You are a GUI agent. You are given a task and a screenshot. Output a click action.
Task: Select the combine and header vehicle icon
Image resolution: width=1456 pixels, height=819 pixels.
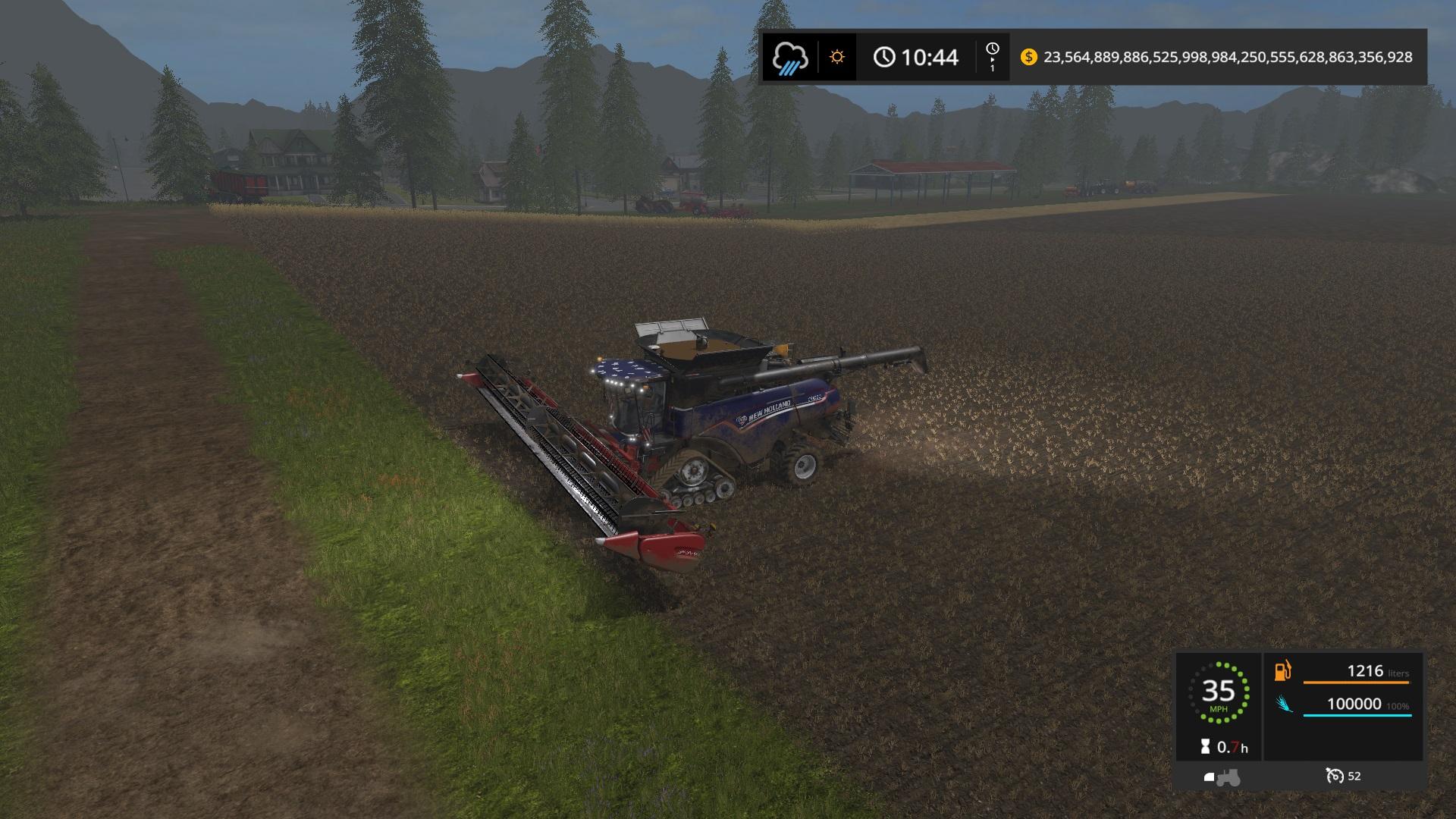[1222, 777]
